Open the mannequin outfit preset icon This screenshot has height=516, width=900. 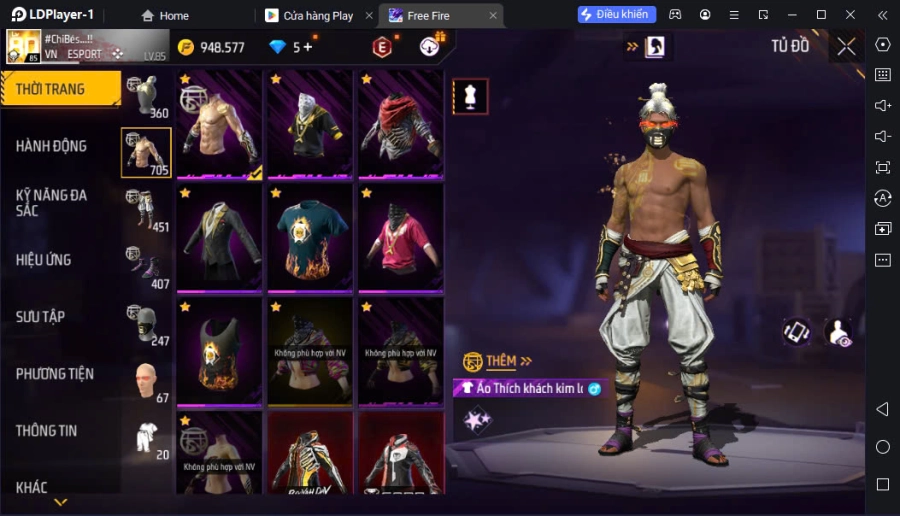click(471, 96)
